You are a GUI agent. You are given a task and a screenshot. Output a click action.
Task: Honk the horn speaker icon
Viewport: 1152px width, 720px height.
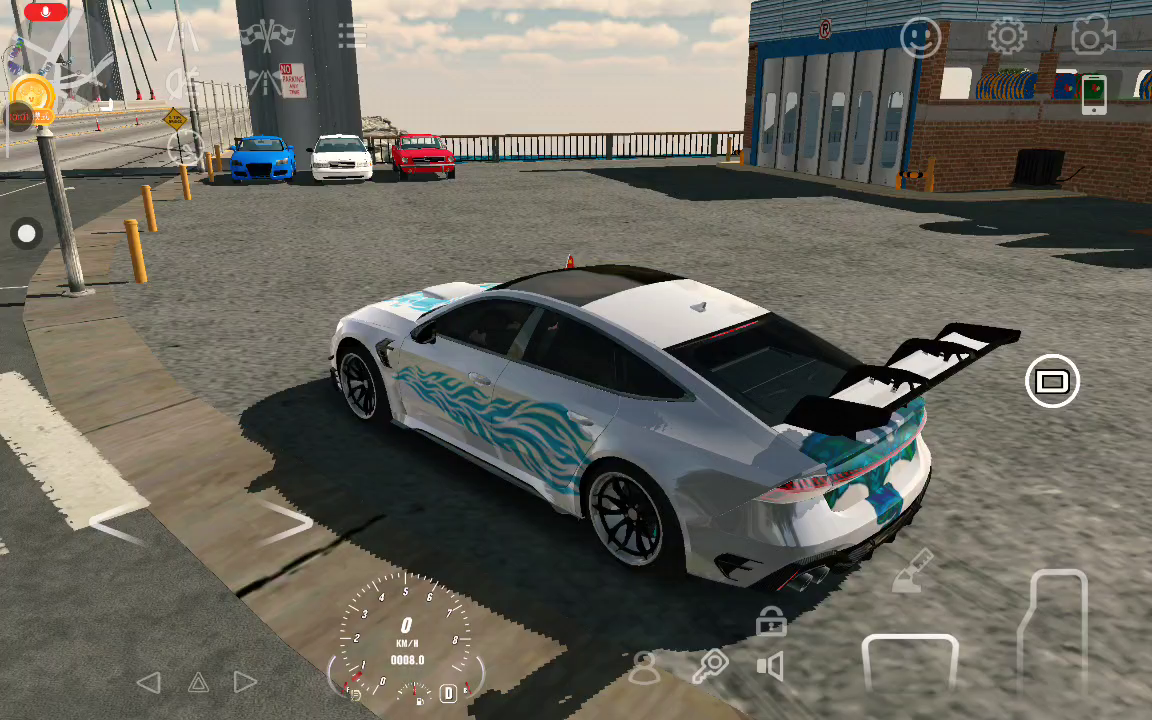coord(770,666)
